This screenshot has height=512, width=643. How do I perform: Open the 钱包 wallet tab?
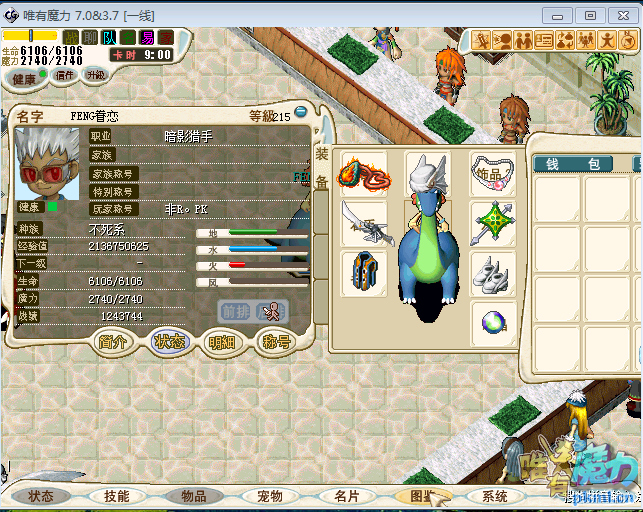[578, 163]
